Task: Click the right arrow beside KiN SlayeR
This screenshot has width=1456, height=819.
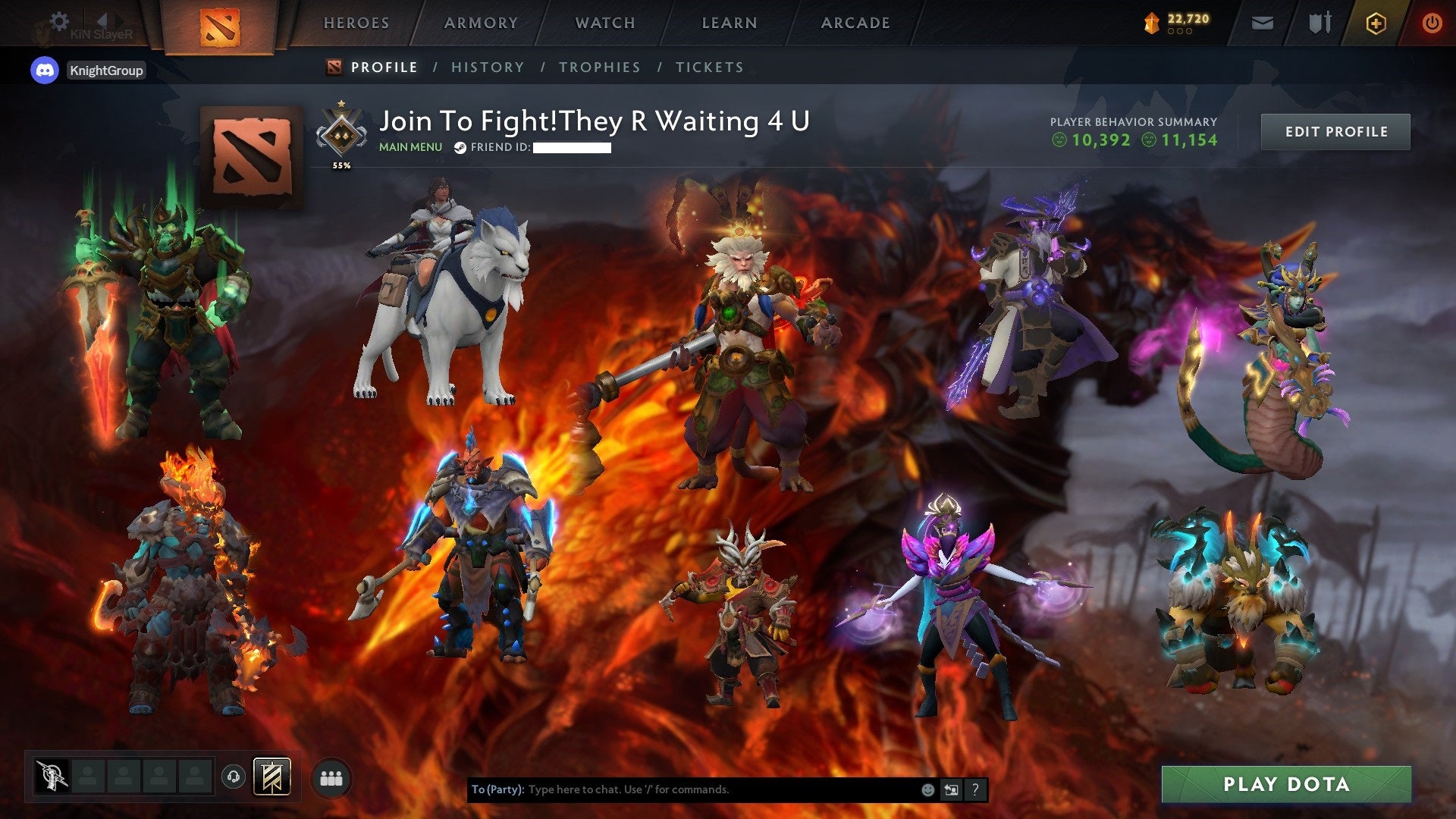Action: coord(119,21)
